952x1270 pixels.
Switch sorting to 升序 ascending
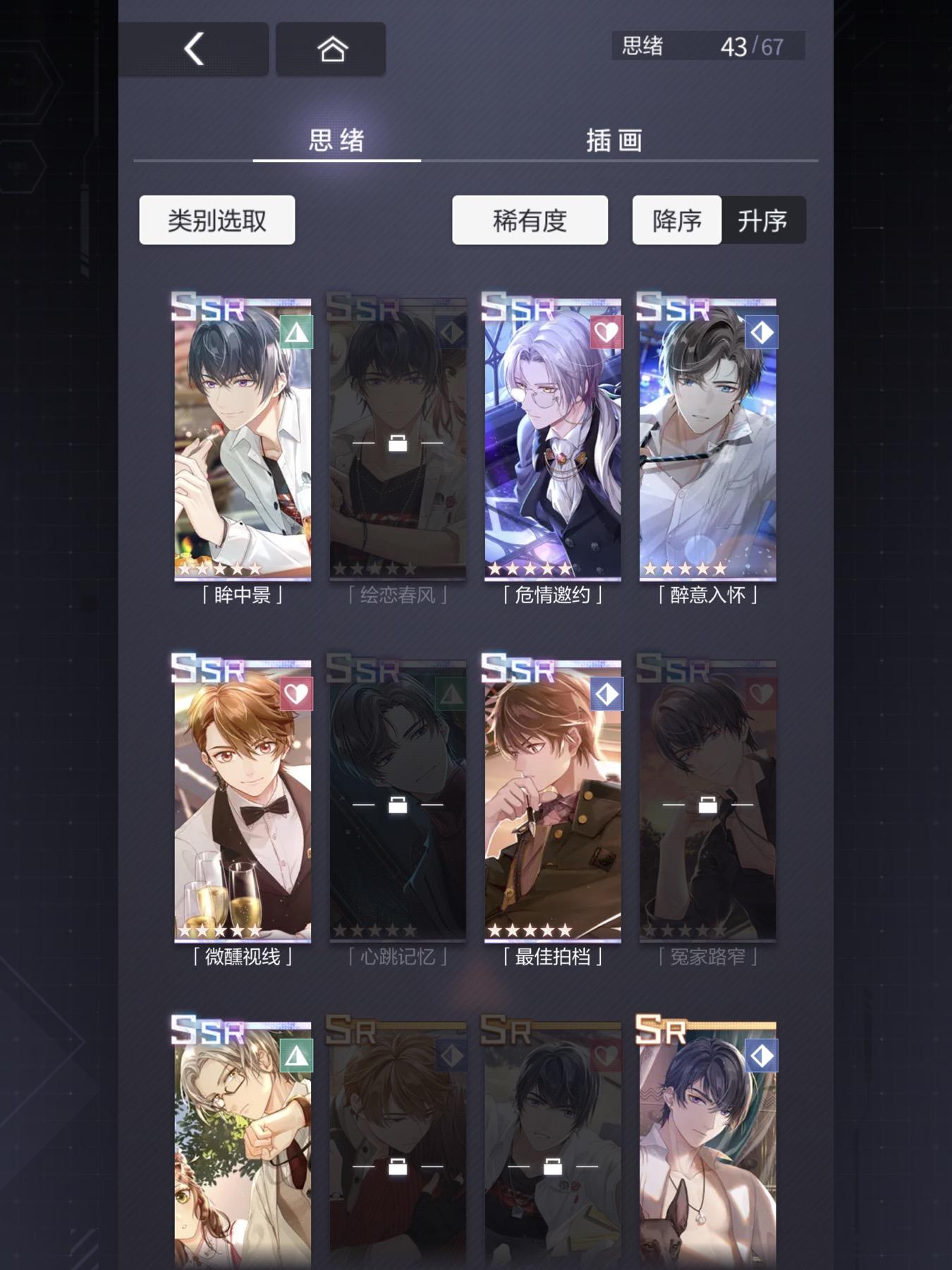(764, 220)
